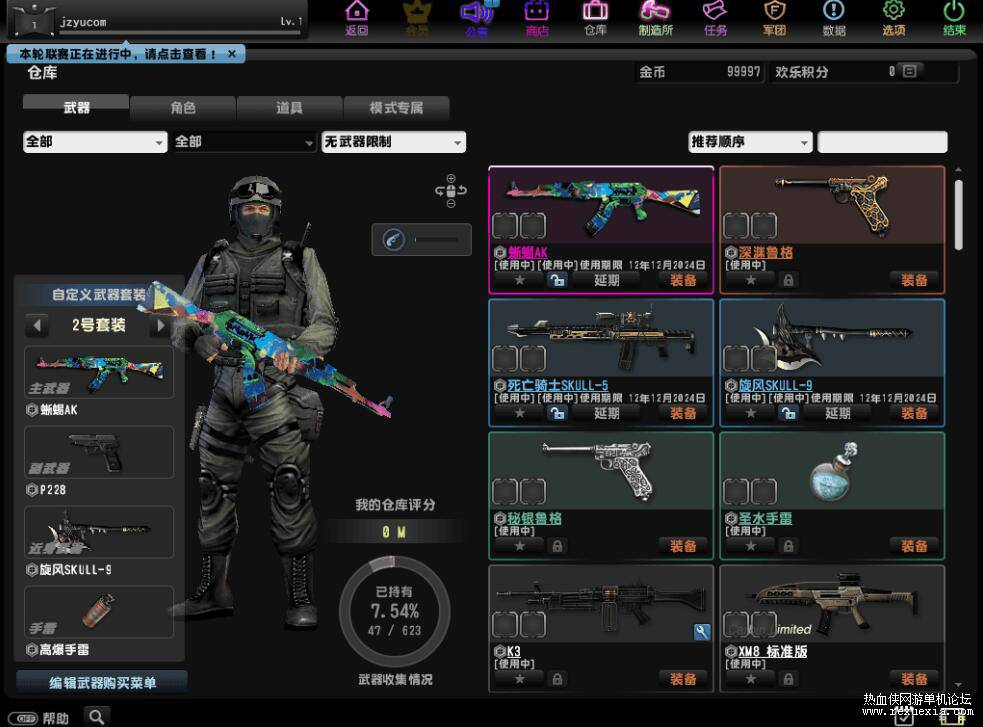This screenshot has width=983, height=727.
Task: Open the 商店 shop menu
Action: click(537, 18)
